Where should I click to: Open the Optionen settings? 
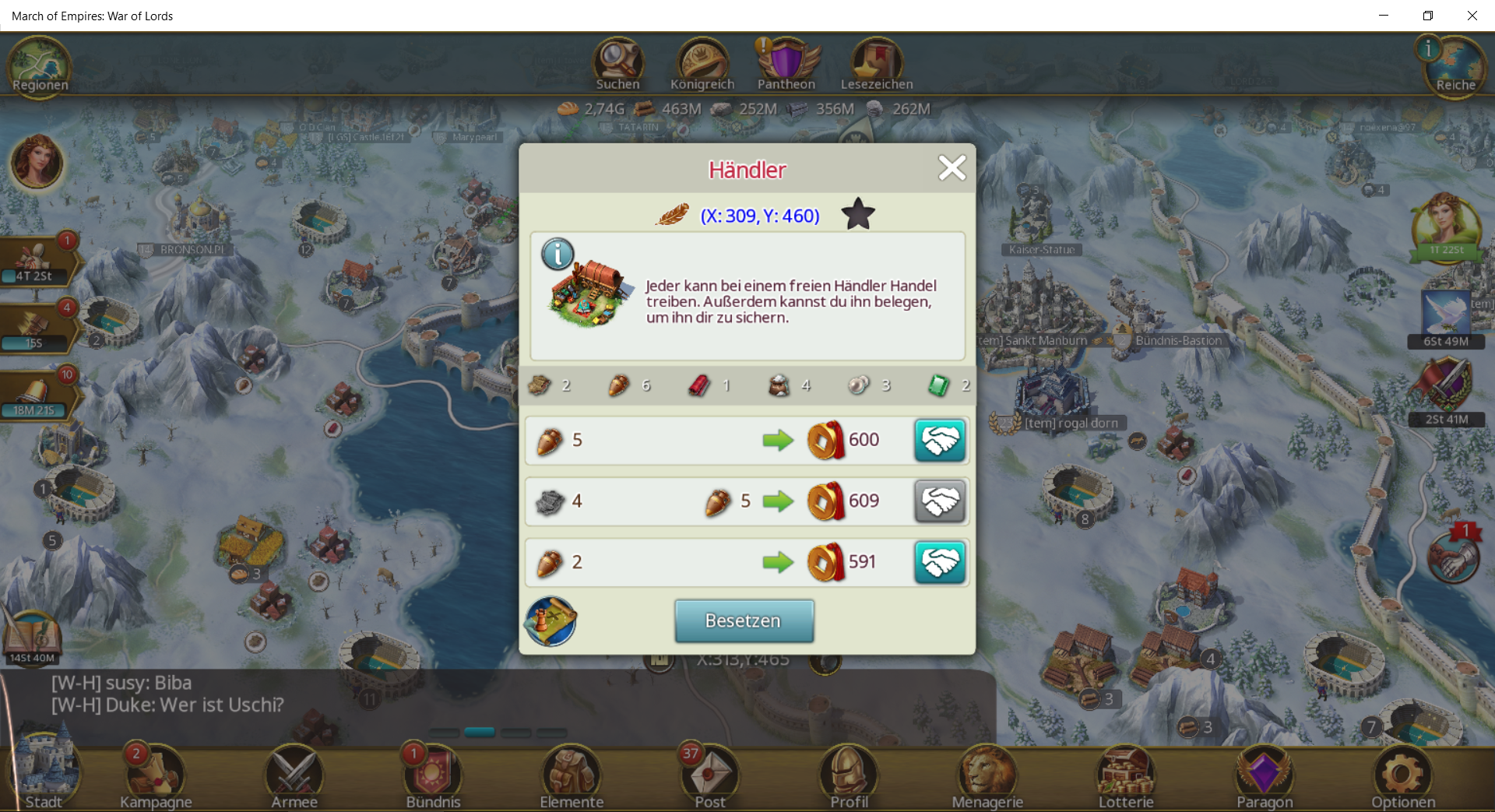1403,776
